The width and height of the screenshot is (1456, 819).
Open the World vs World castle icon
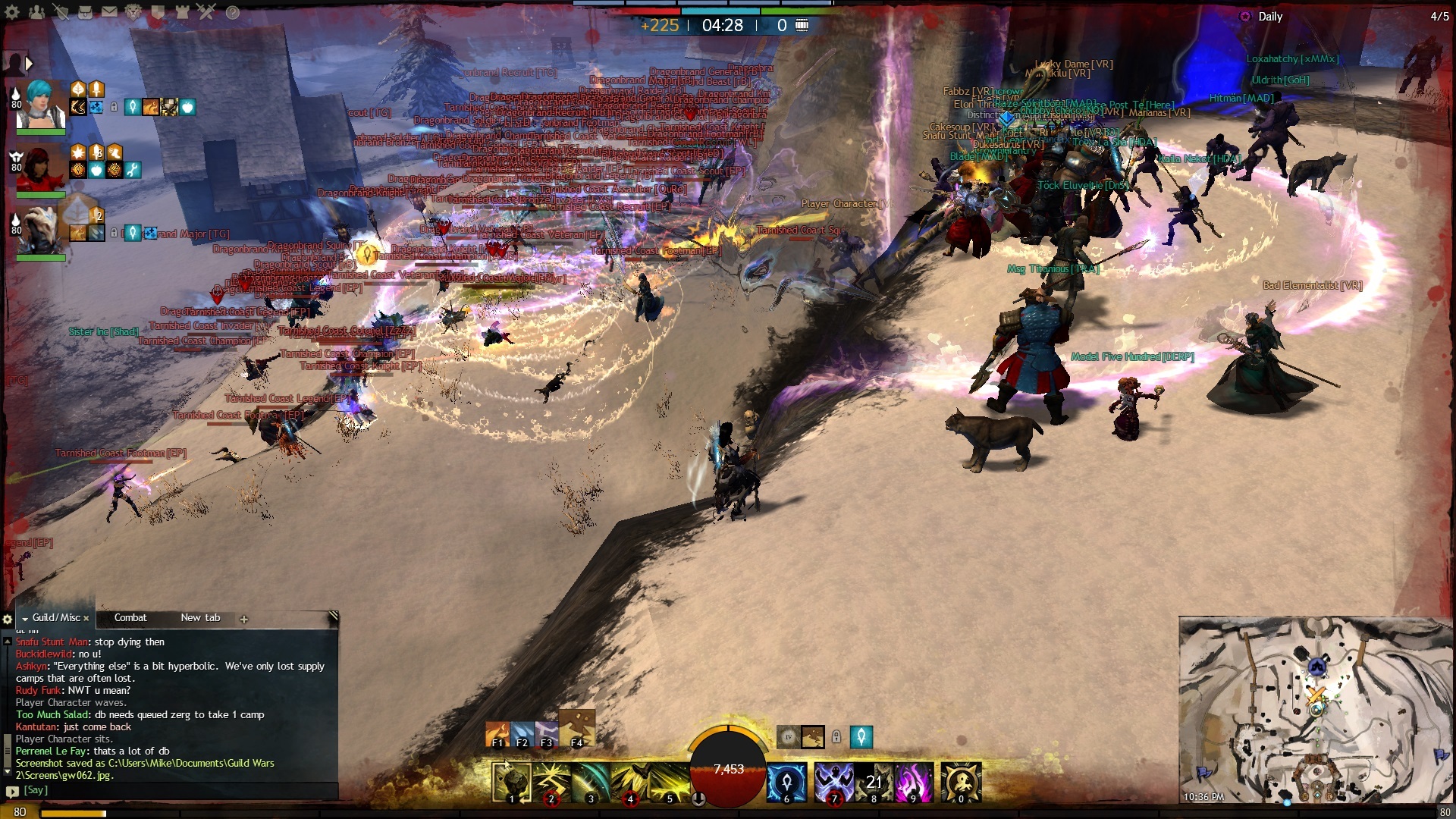tap(183, 11)
